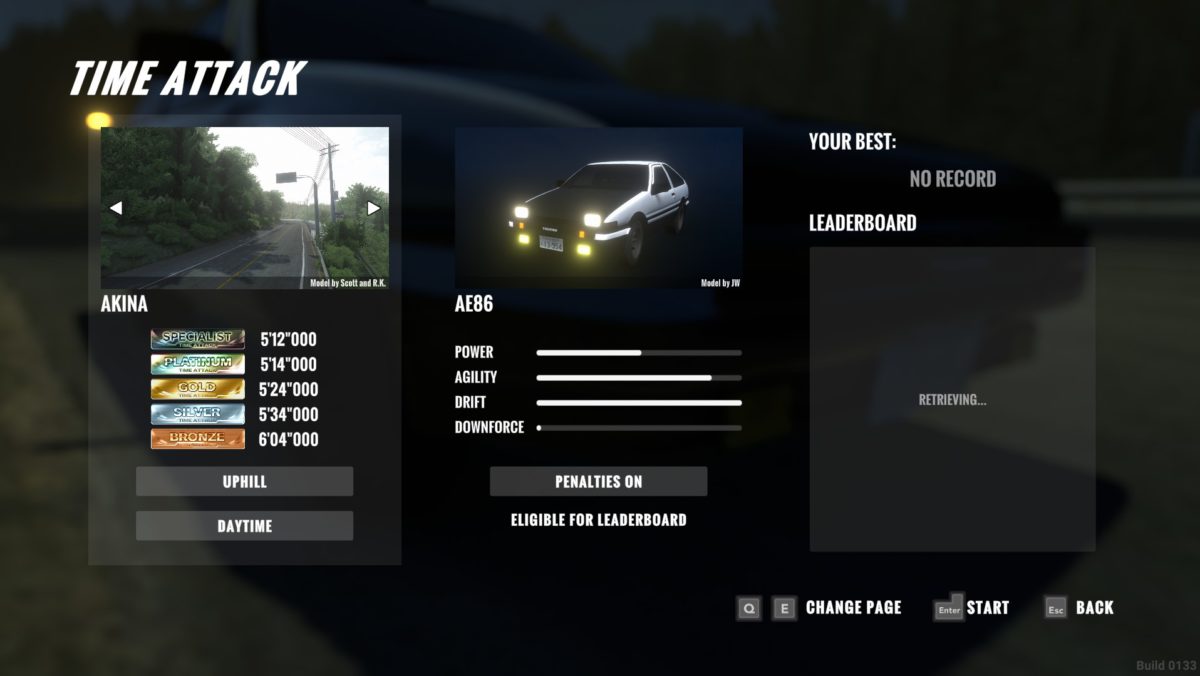
Task: Show the next track with right arrow
Action: 373,208
